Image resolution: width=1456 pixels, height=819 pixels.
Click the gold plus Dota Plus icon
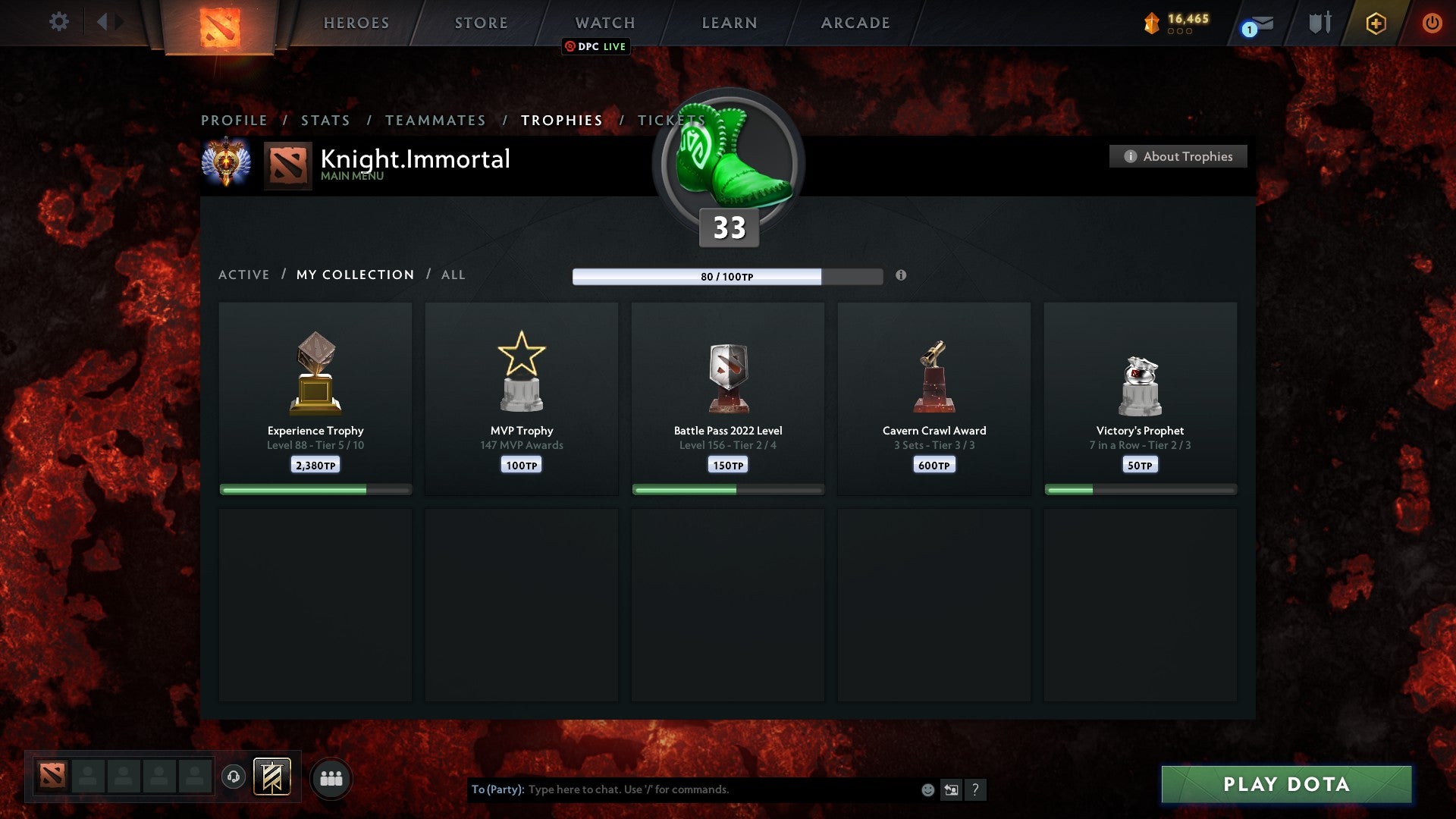pos(1375,23)
